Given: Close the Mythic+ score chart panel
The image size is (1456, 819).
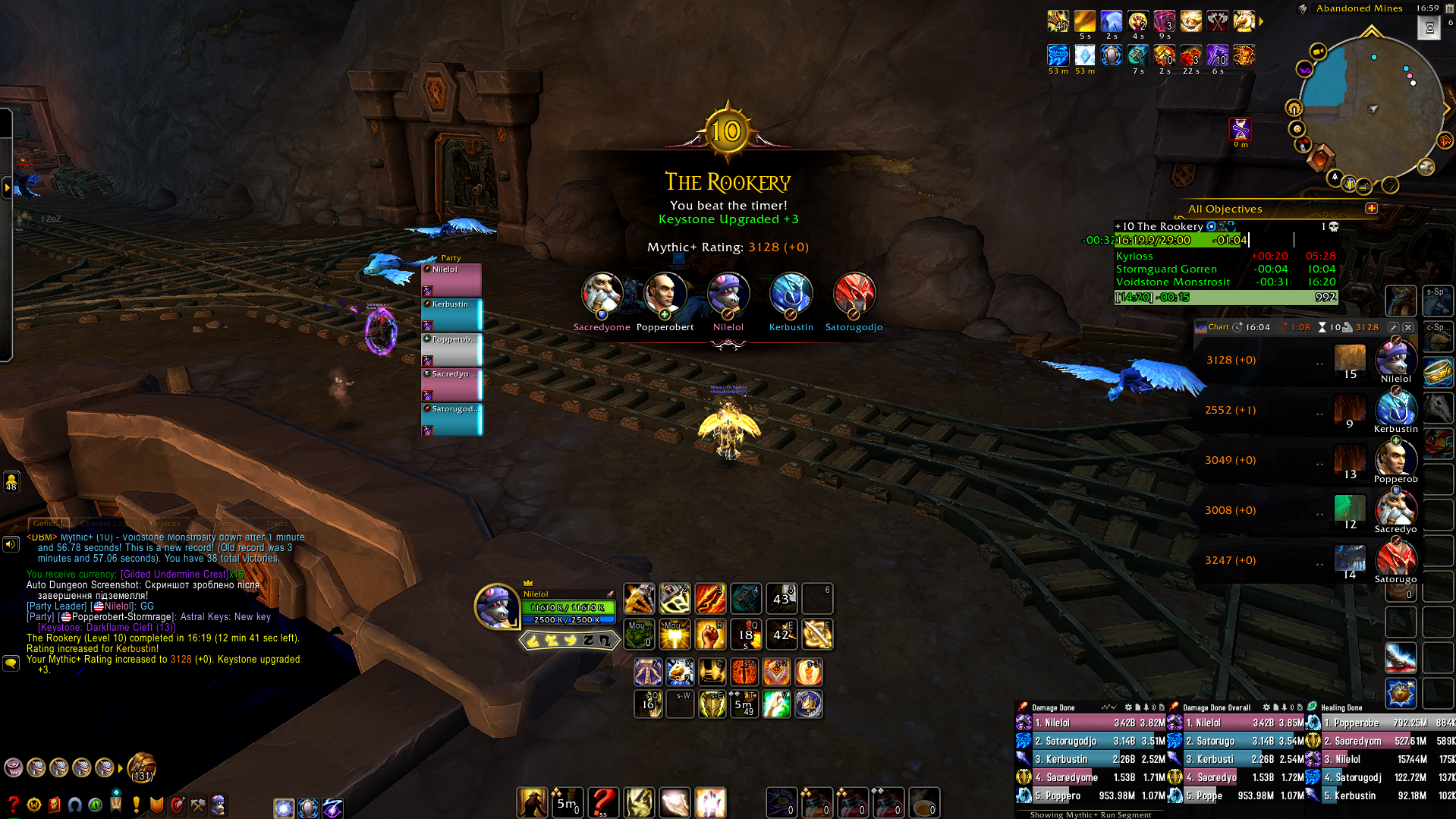Looking at the screenshot, I should [x=1408, y=327].
